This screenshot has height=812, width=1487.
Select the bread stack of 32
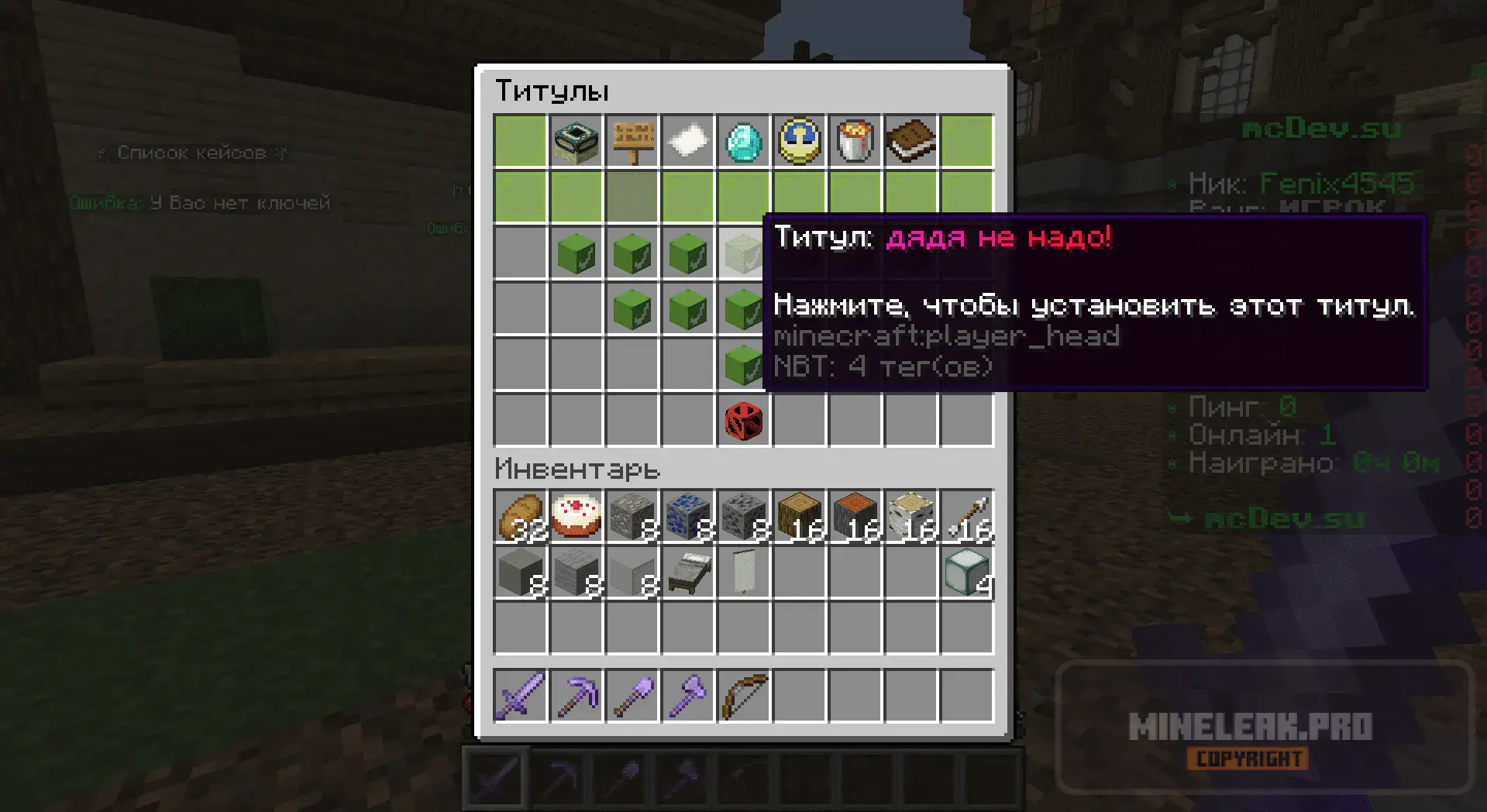tap(521, 517)
